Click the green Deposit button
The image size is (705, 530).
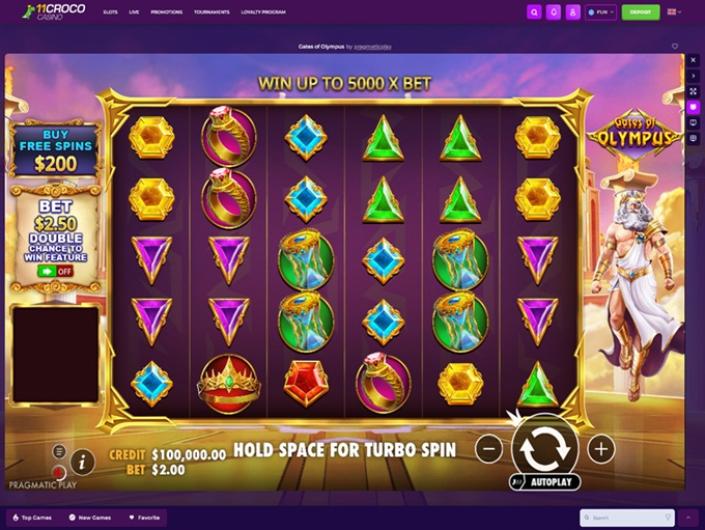640,13
